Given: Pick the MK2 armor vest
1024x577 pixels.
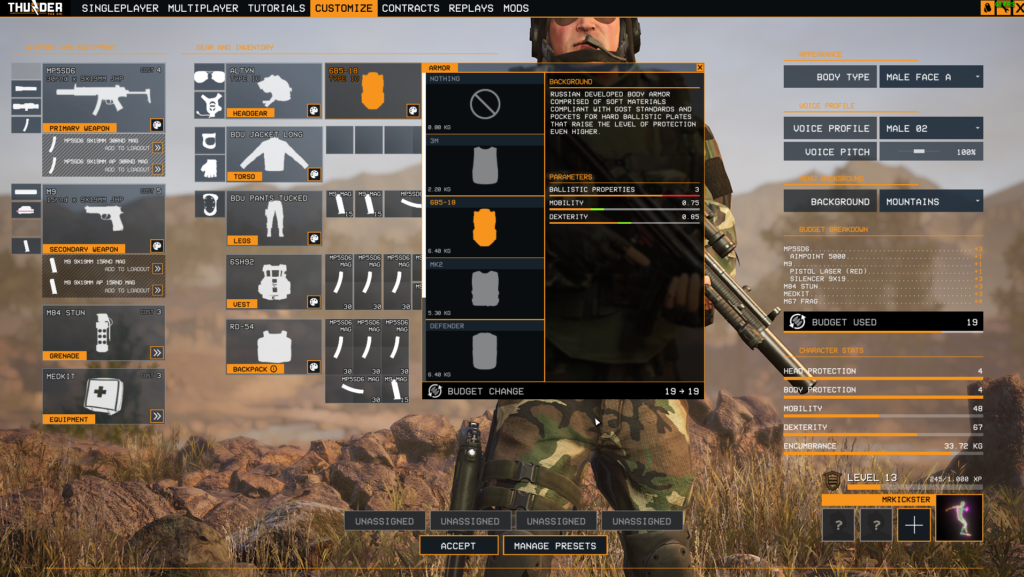Looking at the screenshot, I should pyautogui.click(x=485, y=288).
